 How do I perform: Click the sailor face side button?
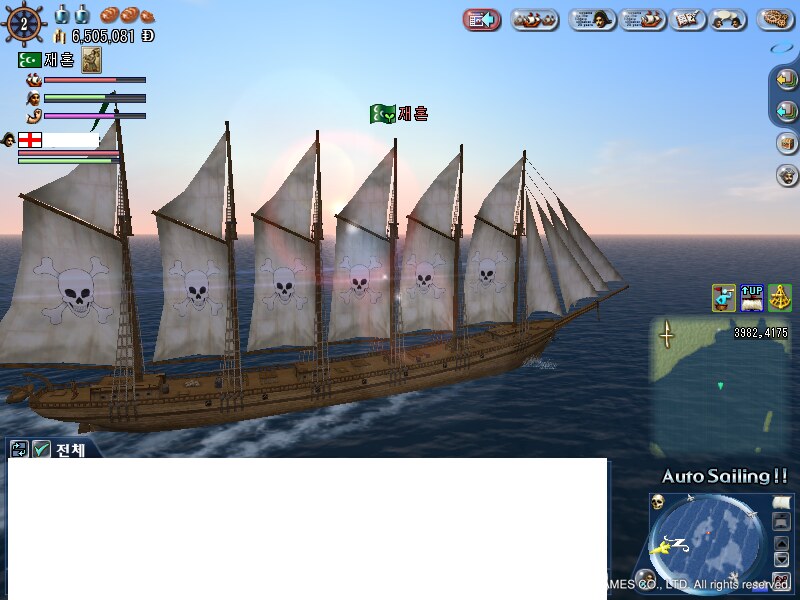(787, 175)
